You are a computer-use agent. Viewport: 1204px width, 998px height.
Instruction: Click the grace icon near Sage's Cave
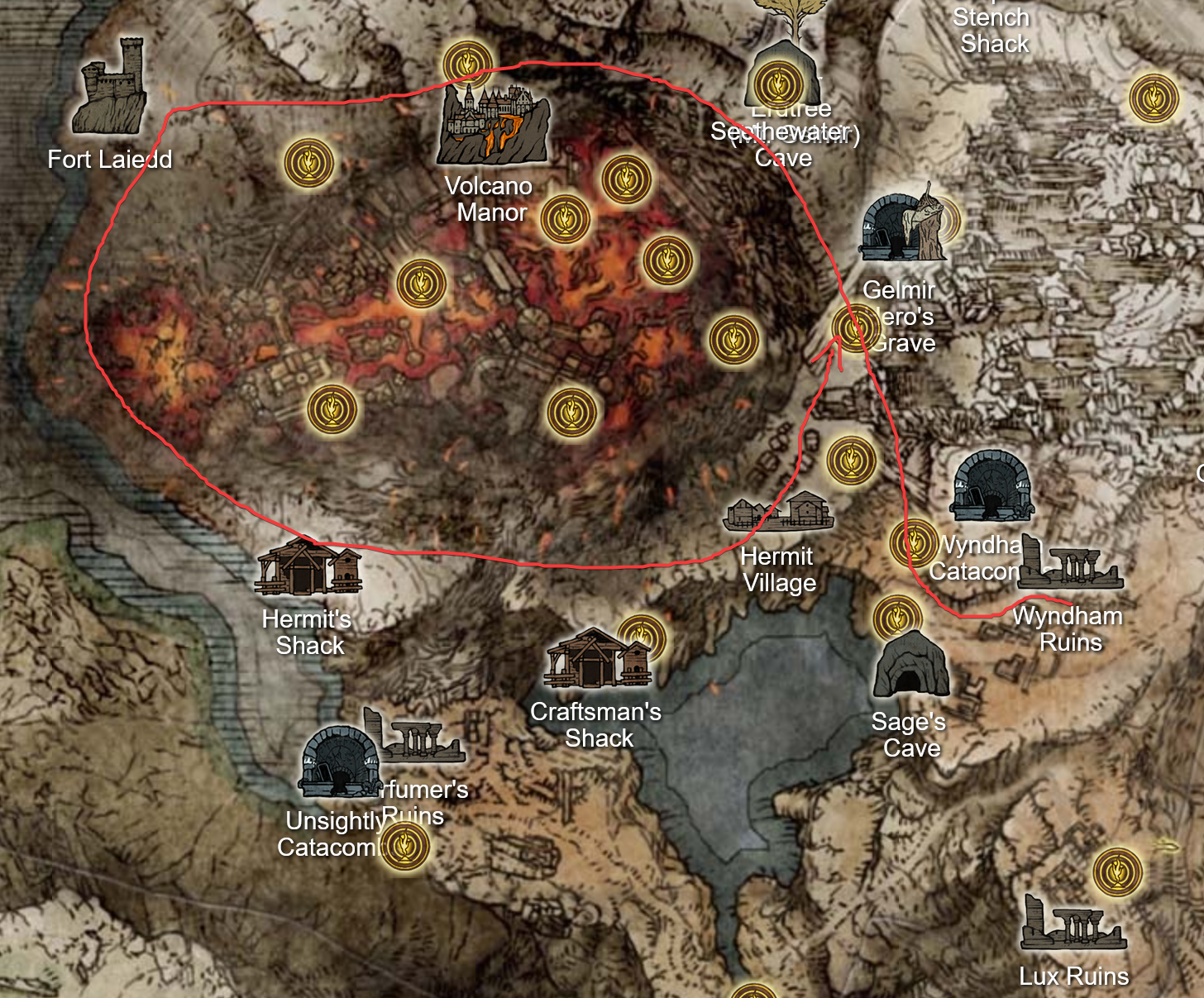click(898, 616)
